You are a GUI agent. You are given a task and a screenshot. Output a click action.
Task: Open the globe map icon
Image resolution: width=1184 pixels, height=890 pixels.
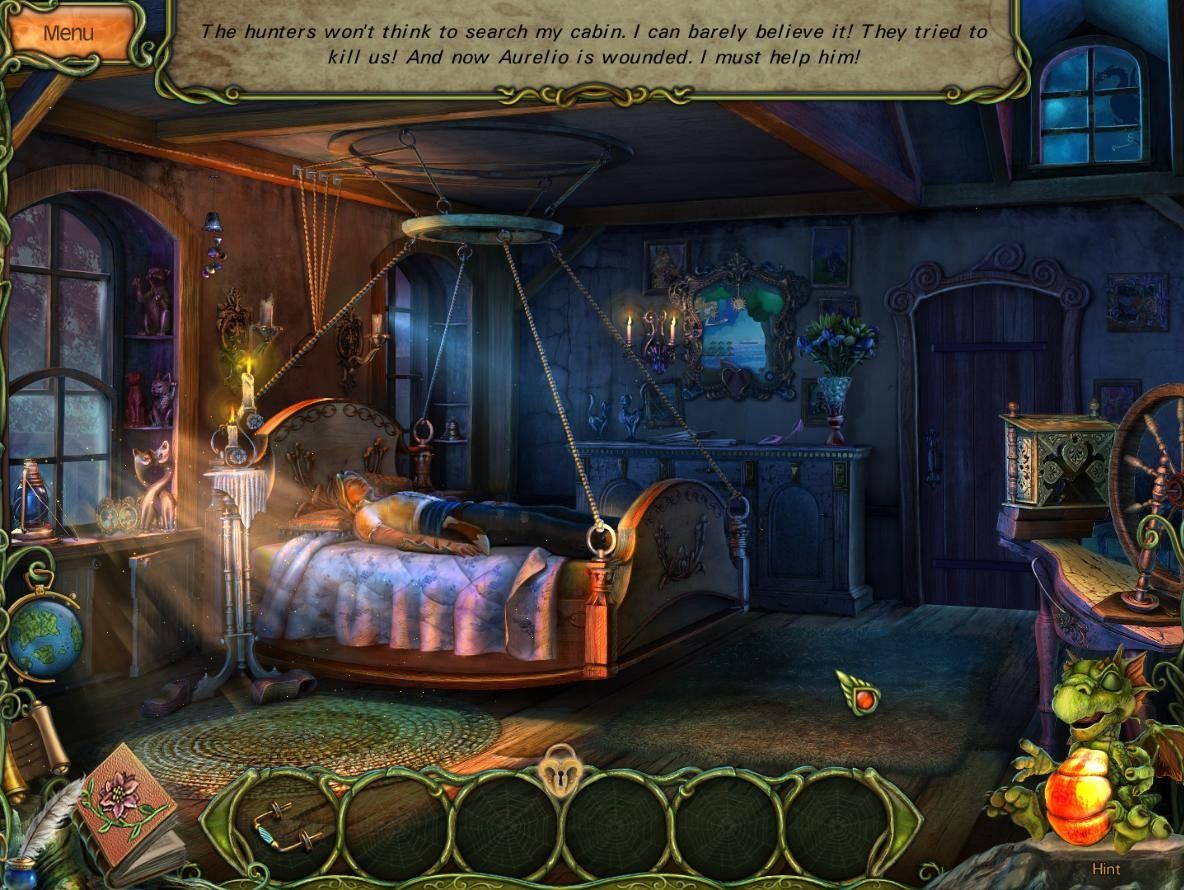tap(43, 634)
